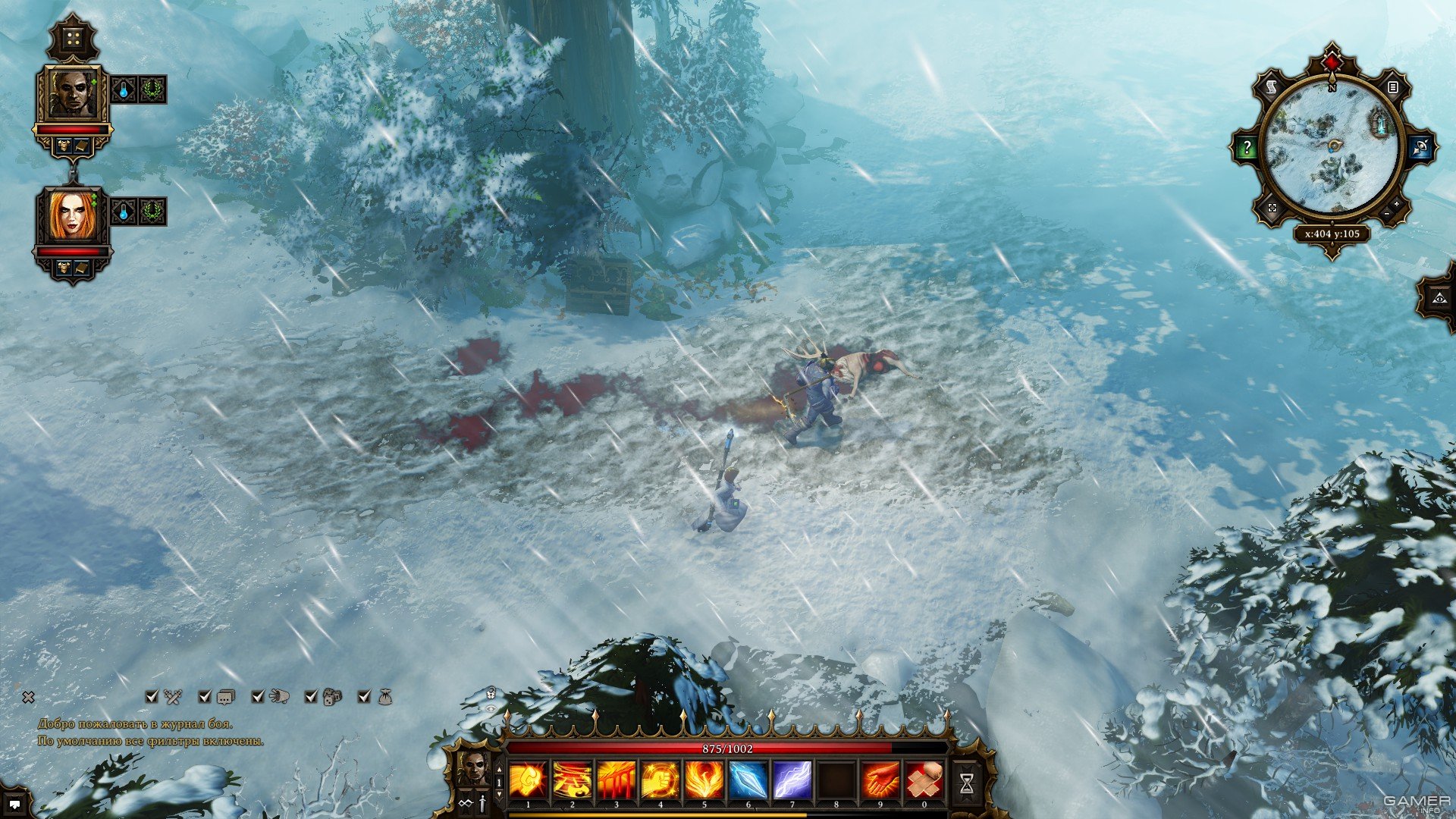1456x819 pixels.
Task: Use the bandage first aid skill
Action: [924, 780]
